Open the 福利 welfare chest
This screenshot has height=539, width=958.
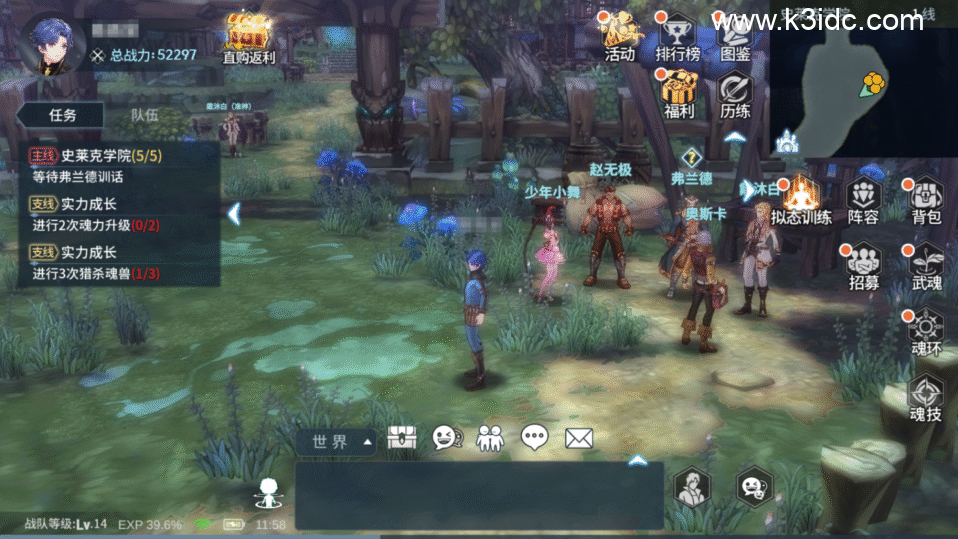click(x=679, y=93)
